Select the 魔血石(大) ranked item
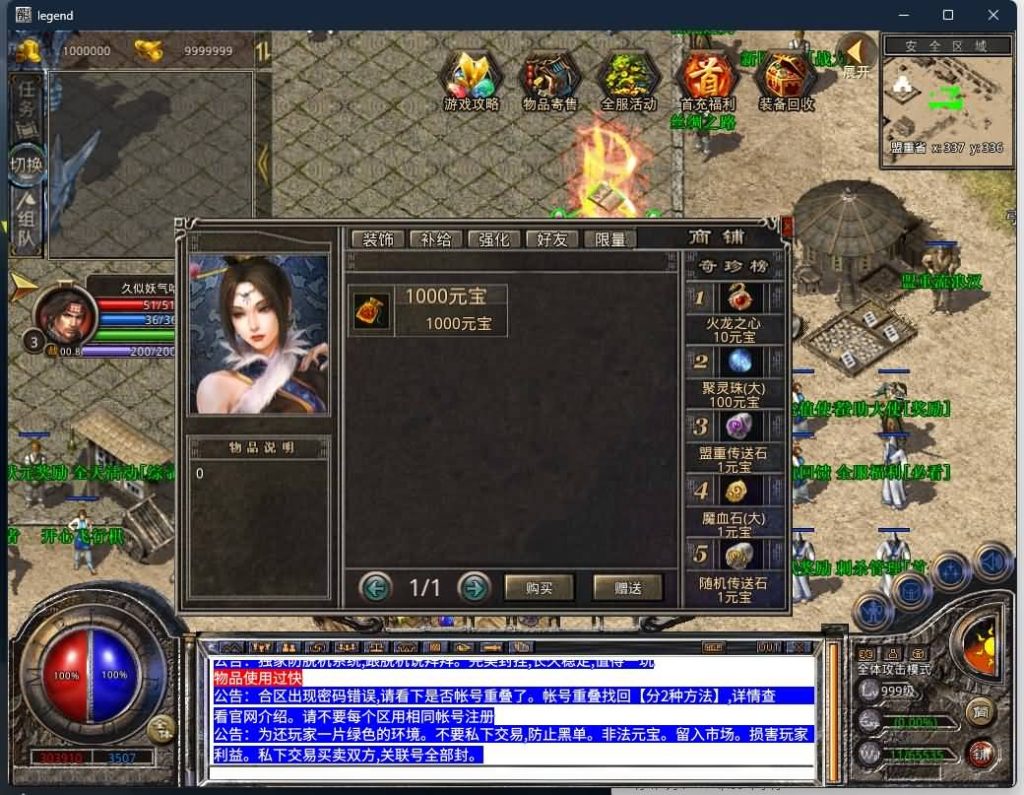Viewport: 1024px width, 795px height. 740,491
